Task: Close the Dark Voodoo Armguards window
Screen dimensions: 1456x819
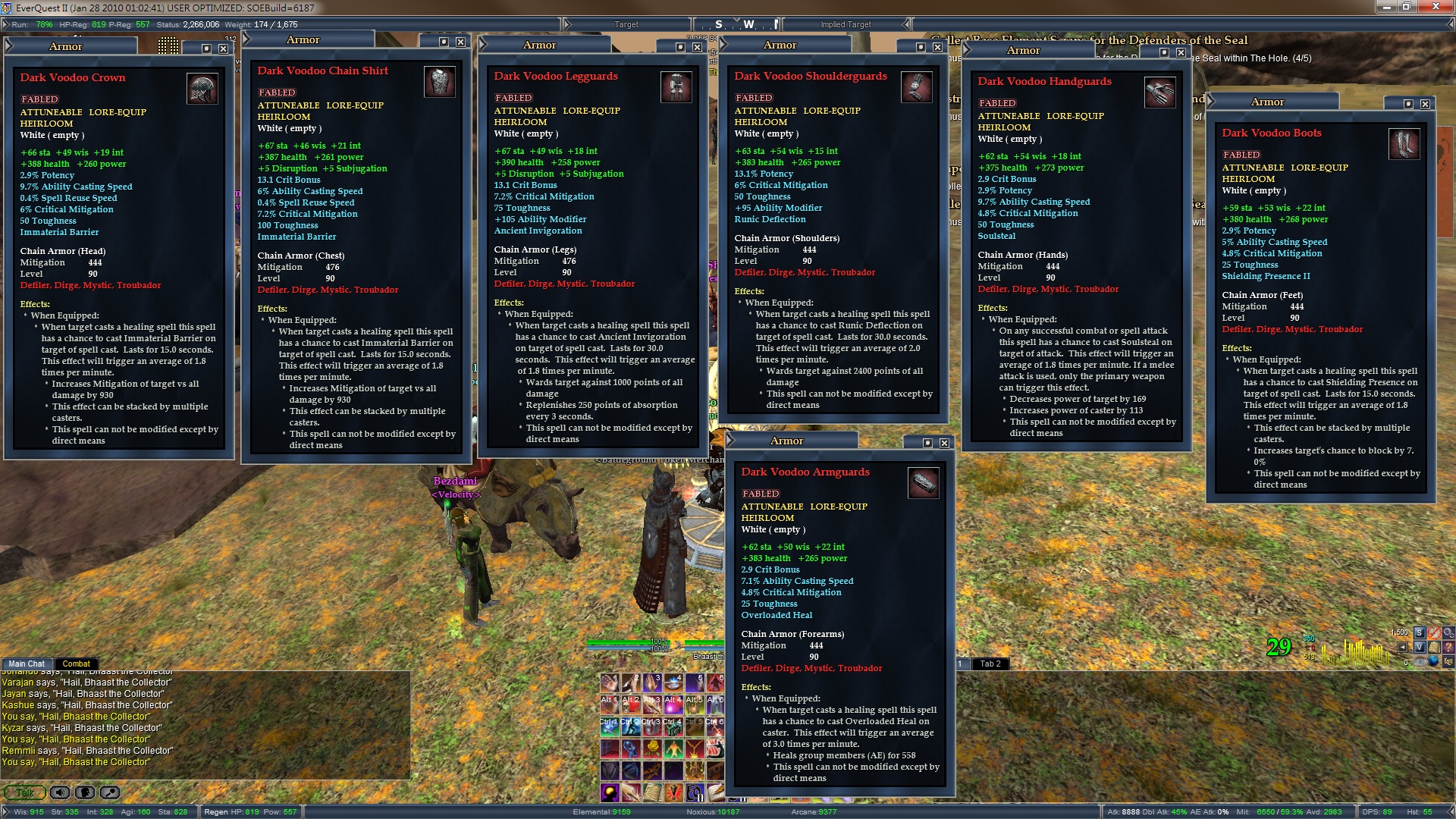Action: point(944,443)
